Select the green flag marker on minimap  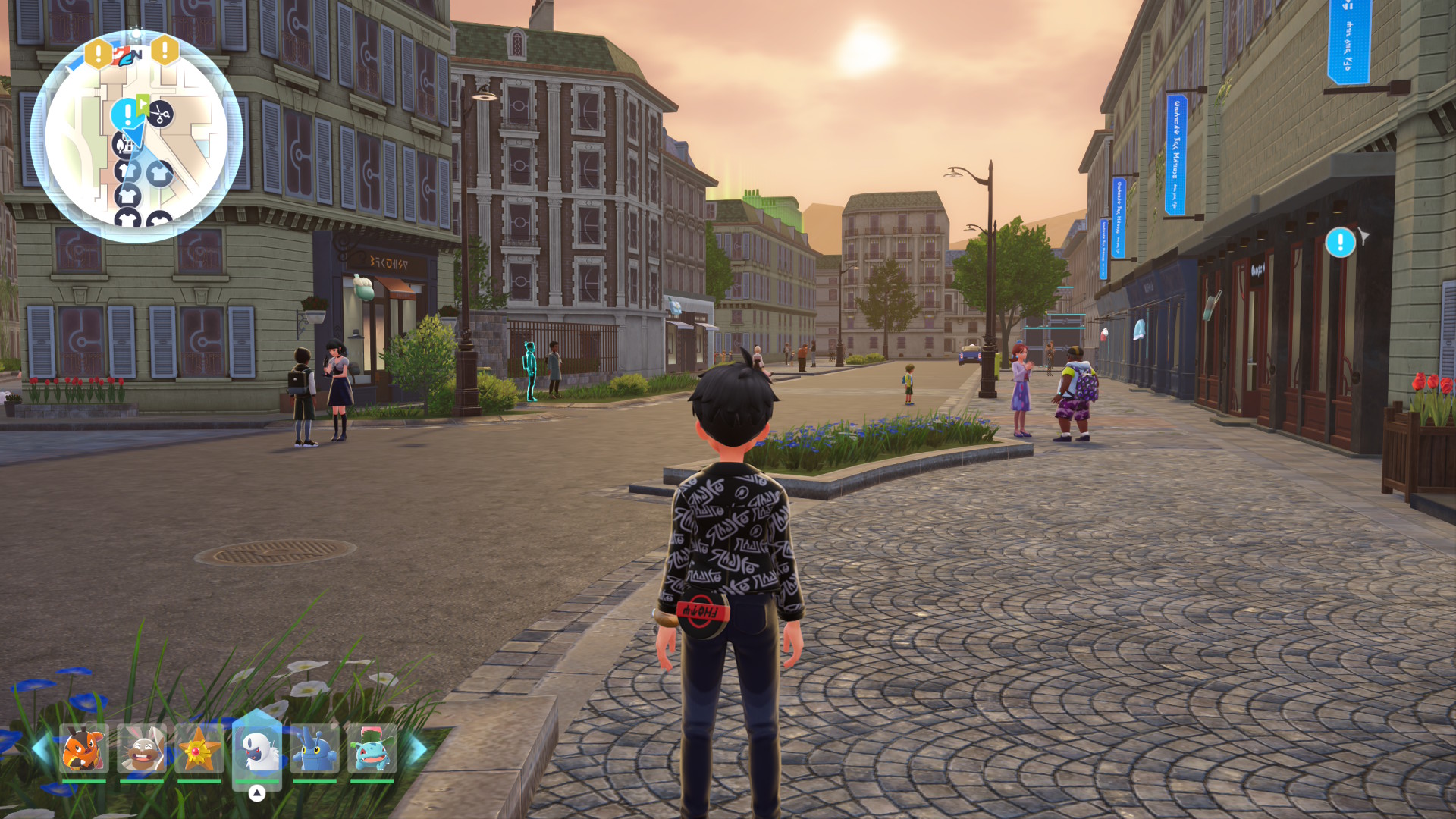pyautogui.click(x=143, y=102)
